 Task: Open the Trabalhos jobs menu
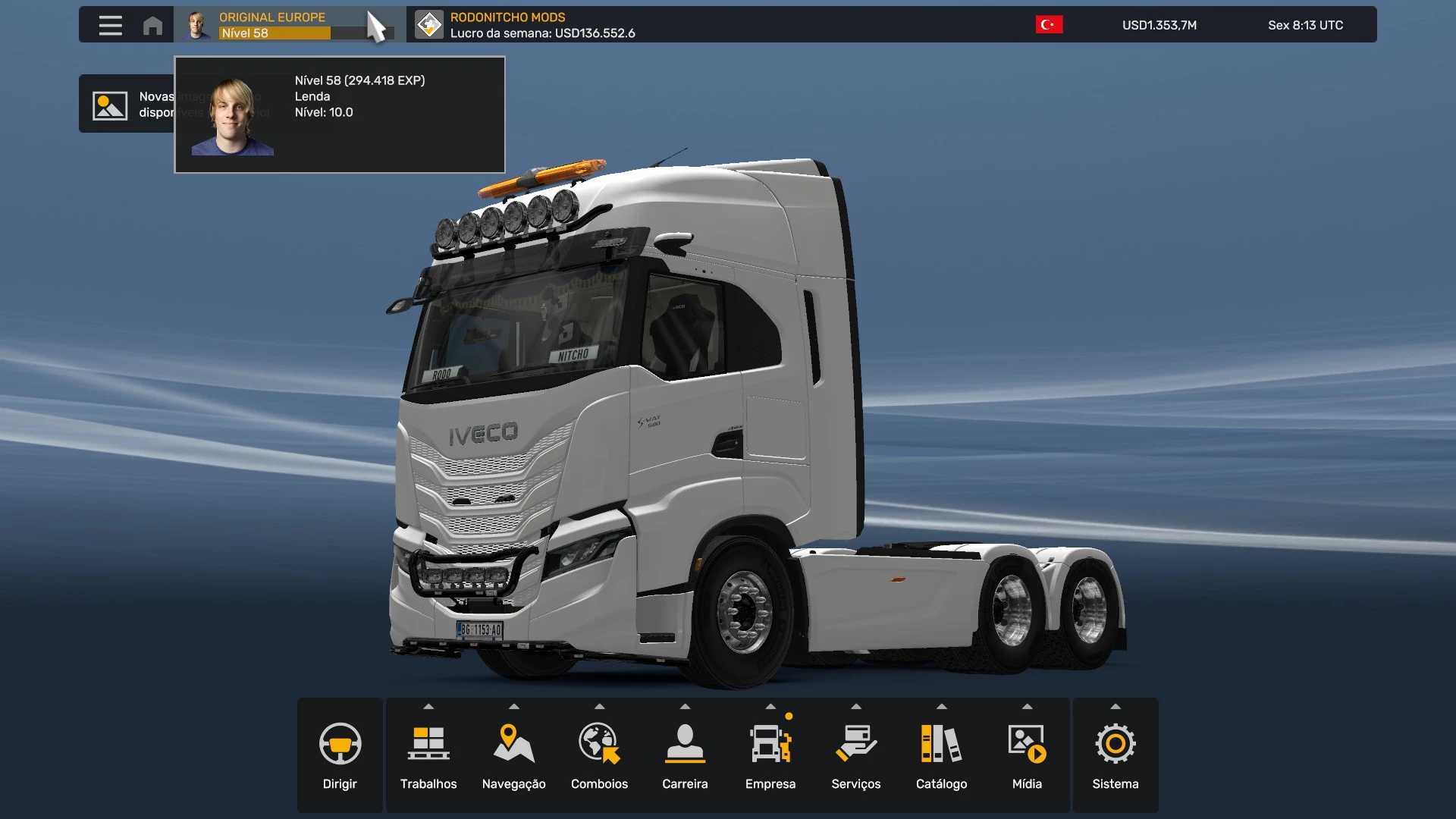[x=428, y=755]
